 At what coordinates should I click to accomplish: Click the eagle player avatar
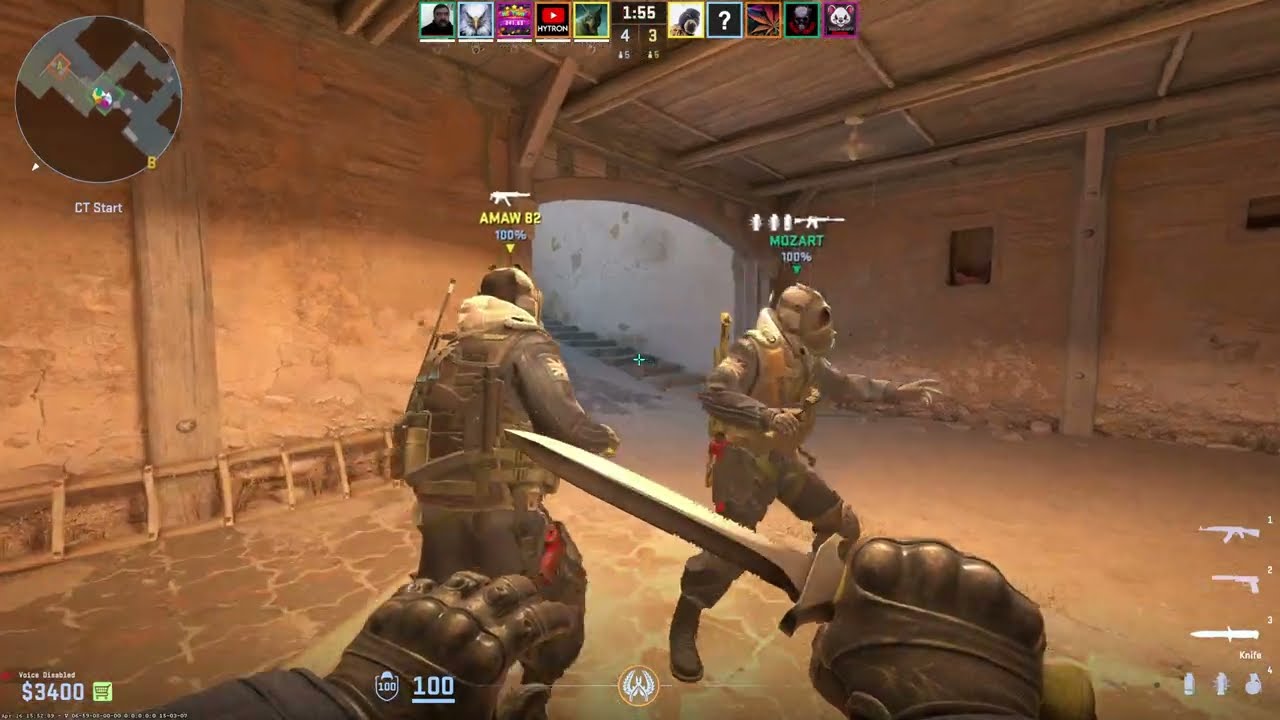tap(476, 20)
